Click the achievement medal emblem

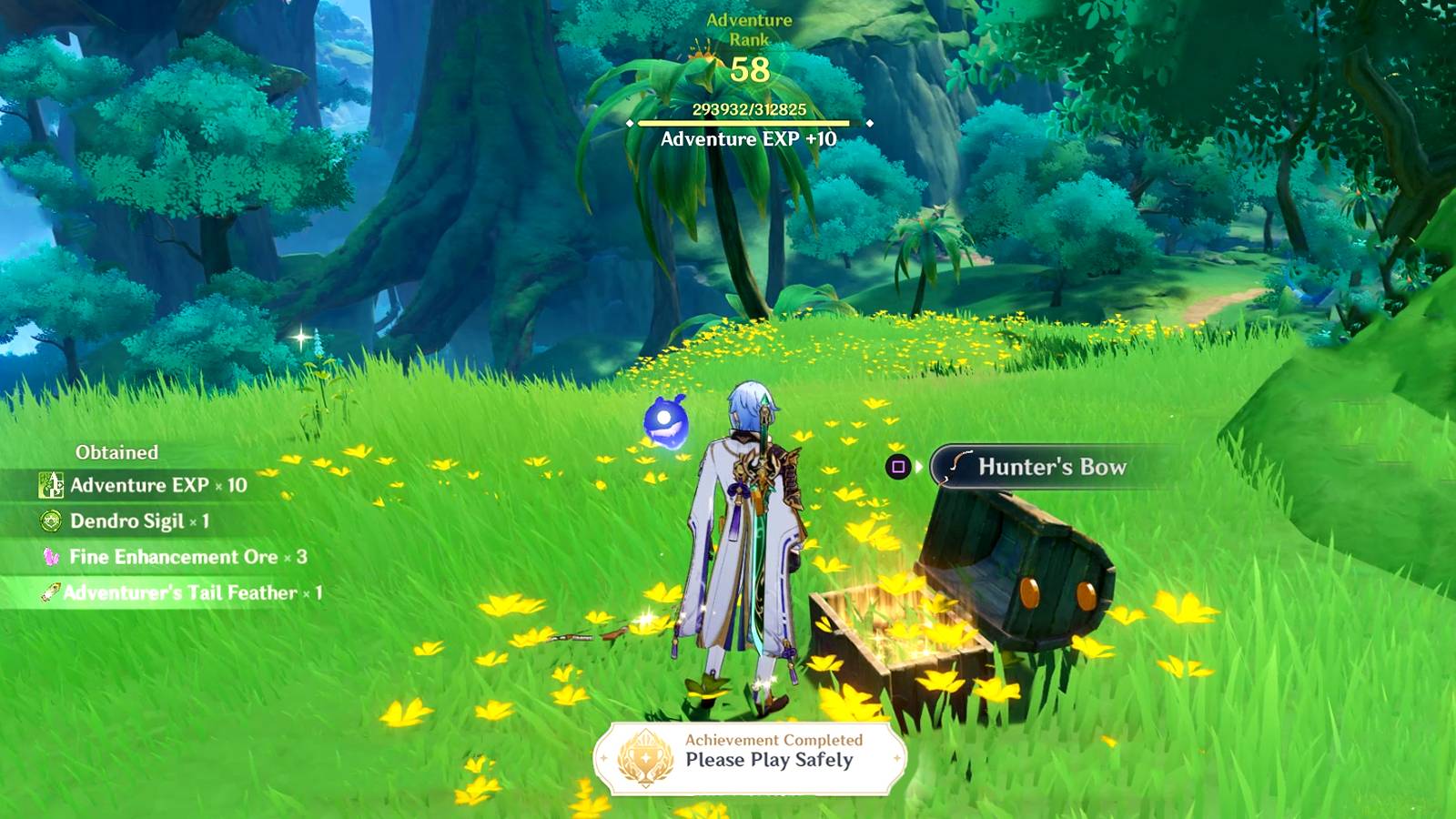click(x=646, y=758)
